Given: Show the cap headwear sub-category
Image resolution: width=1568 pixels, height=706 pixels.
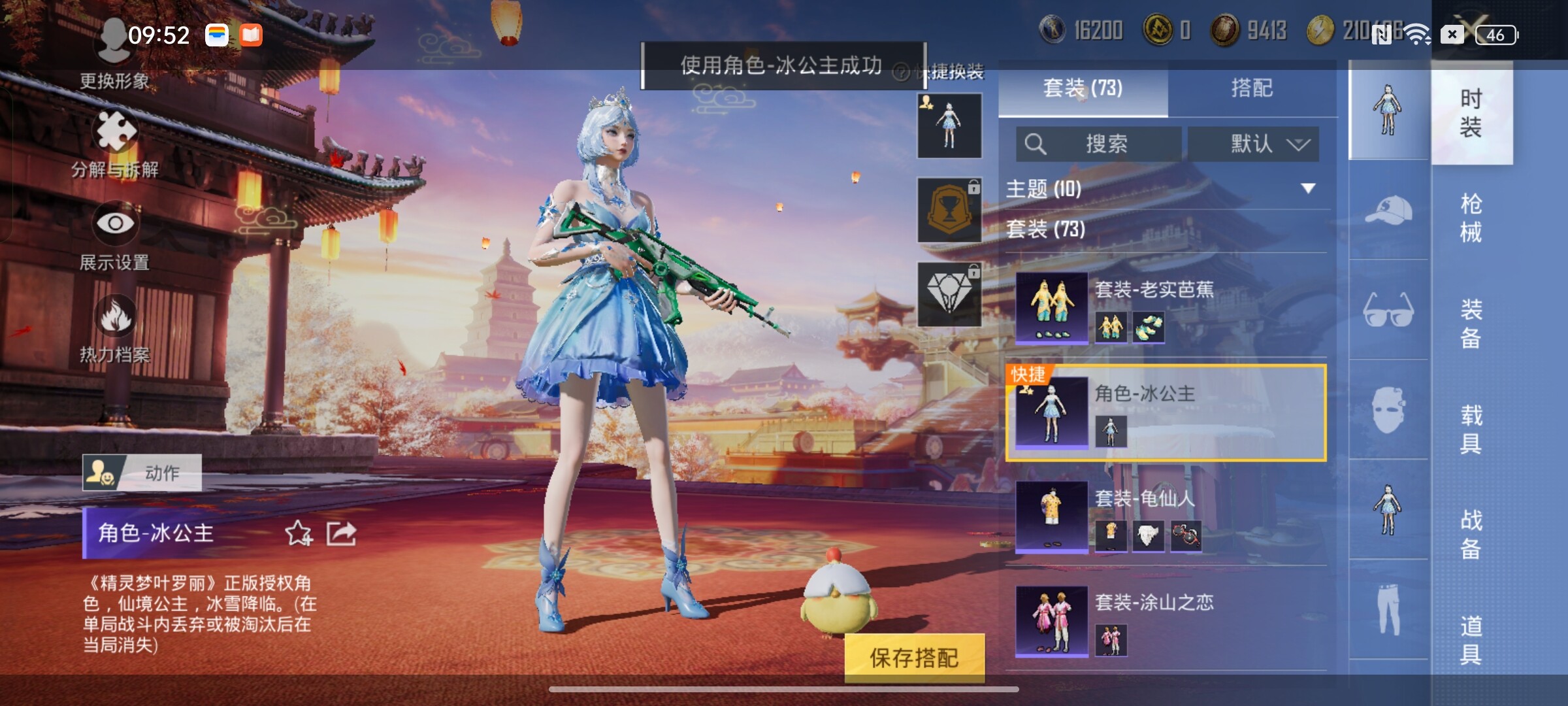Looking at the screenshot, I should (1388, 210).
